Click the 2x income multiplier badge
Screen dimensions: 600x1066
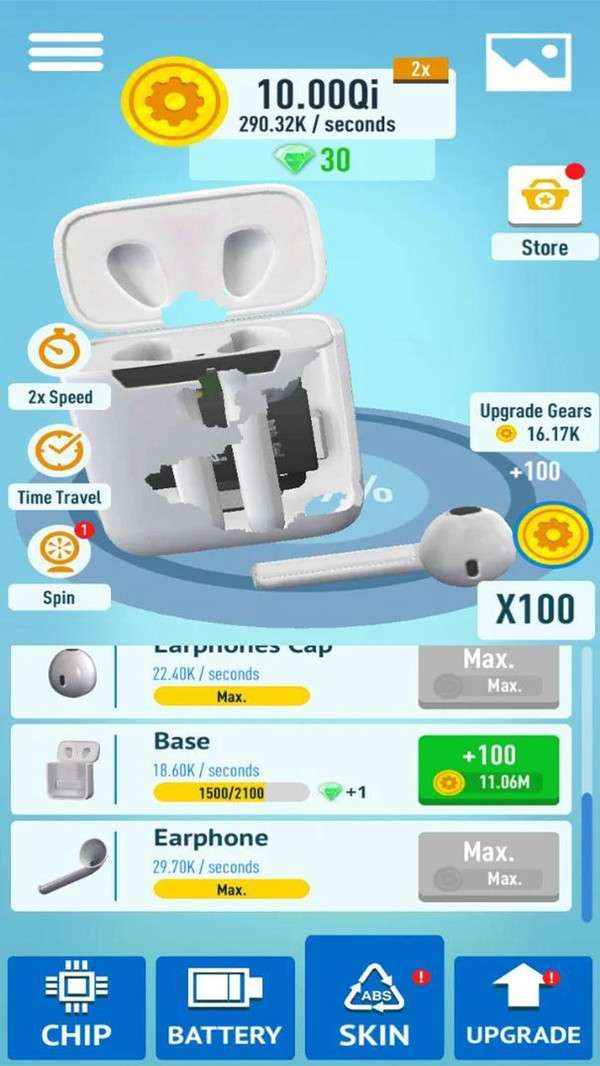[421, 69]
